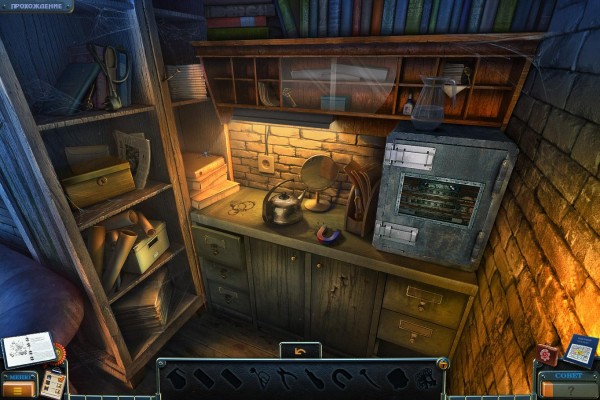Open the task checklist clipboard
The image size is (600, 400).
(53, 385)
